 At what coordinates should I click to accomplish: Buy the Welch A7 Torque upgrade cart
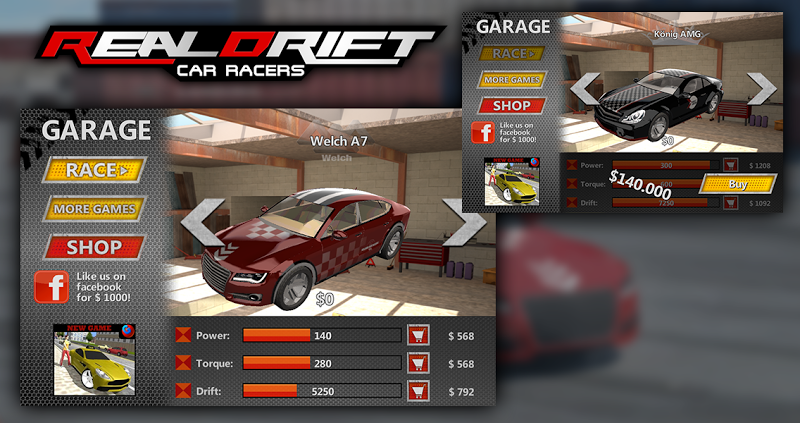tap(418, 363)
